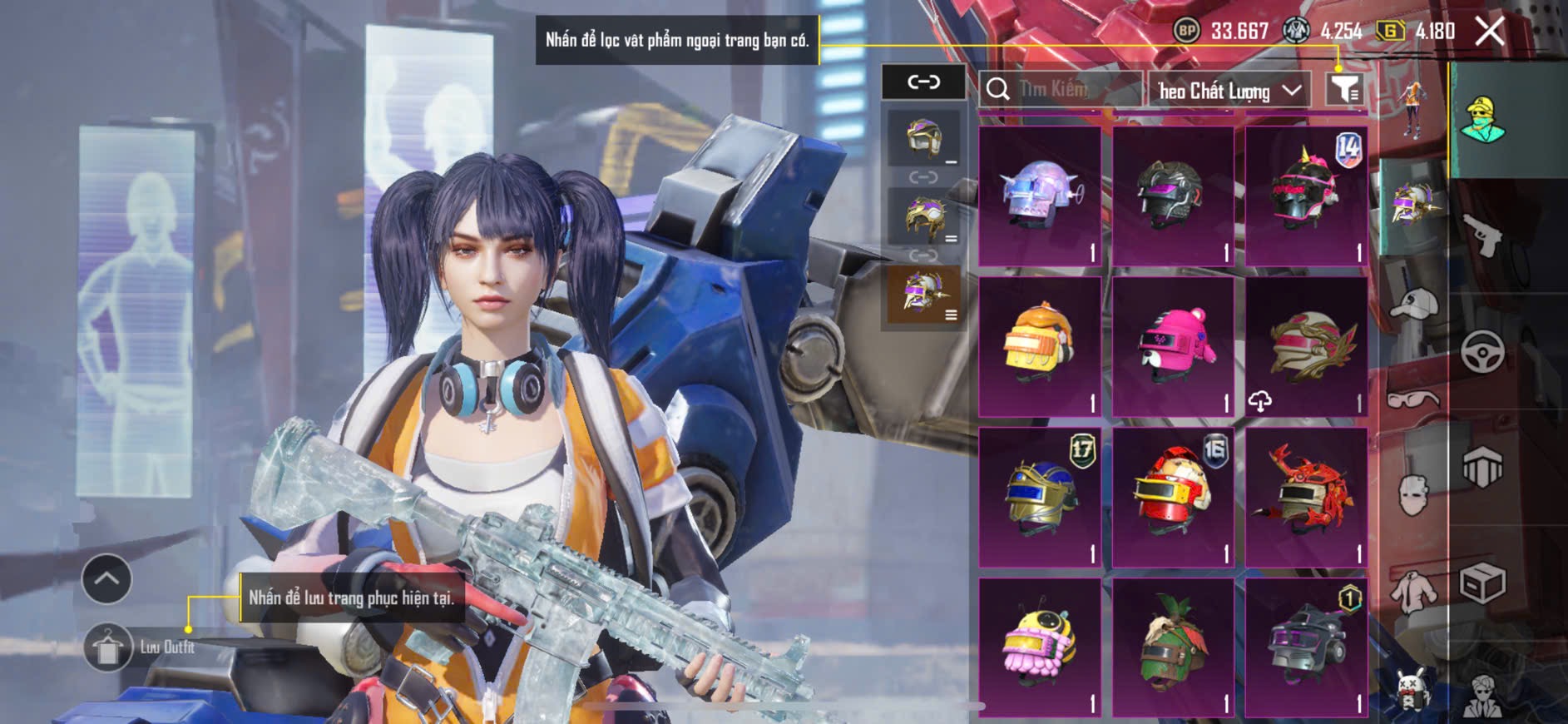Select the red dragon helmet skin
Viewport: 1568px width, 724px height.
pos(1306,497)
